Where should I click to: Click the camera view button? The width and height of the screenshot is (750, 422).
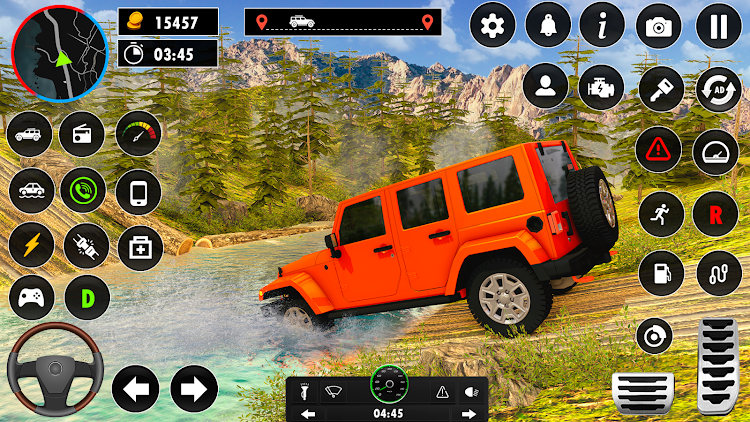658,26
